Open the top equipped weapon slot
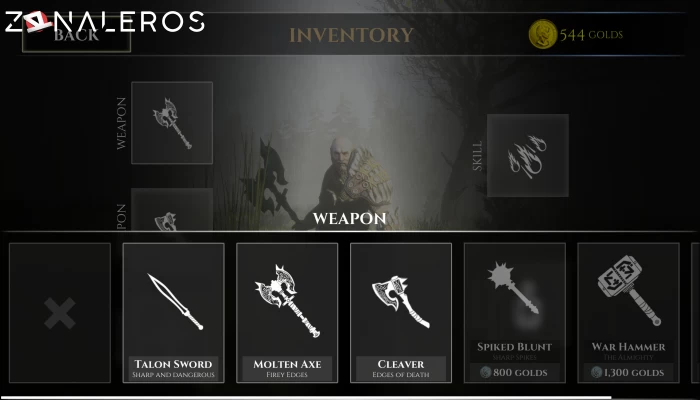 (x=172, y=122)
